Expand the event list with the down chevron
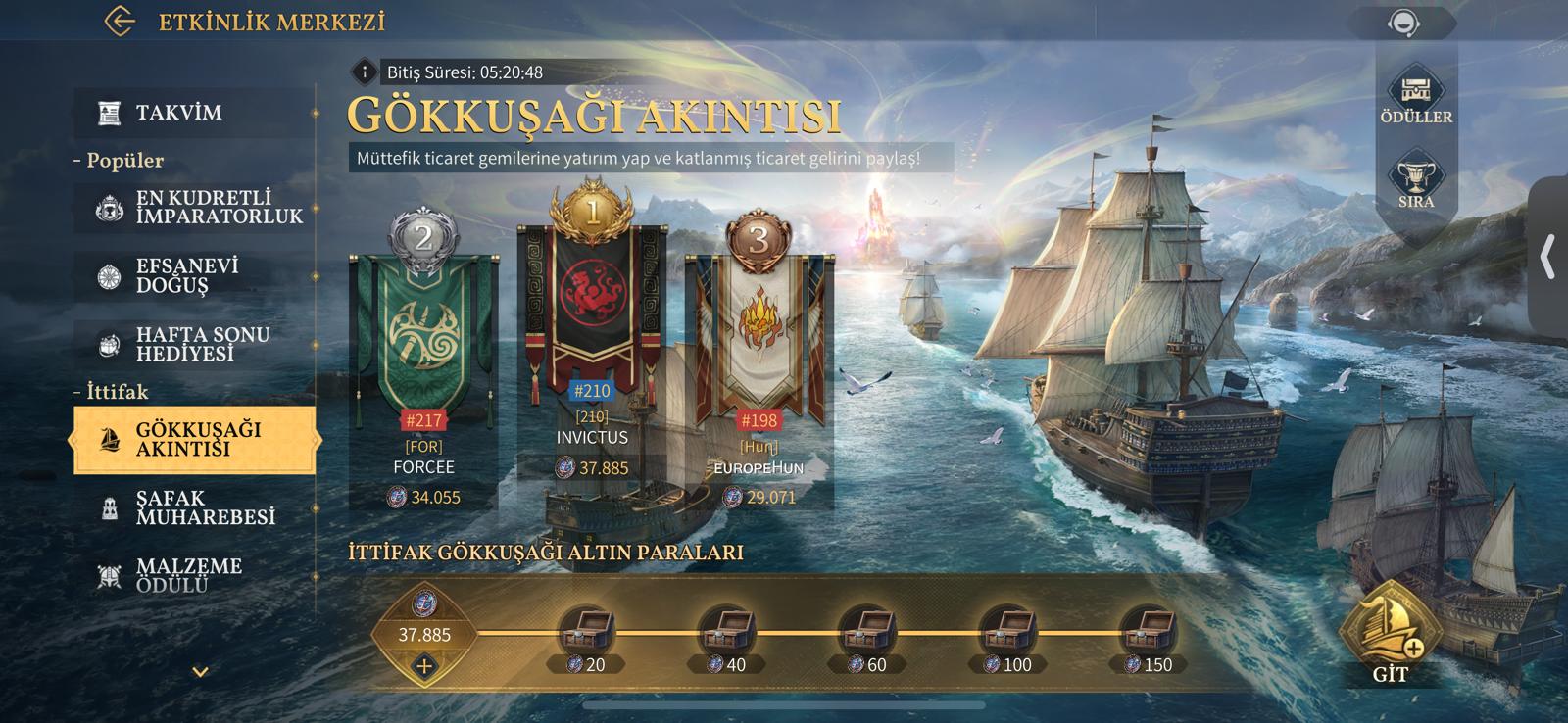The height and width of the screenshot is (723, 1568). tap(200, 672)
